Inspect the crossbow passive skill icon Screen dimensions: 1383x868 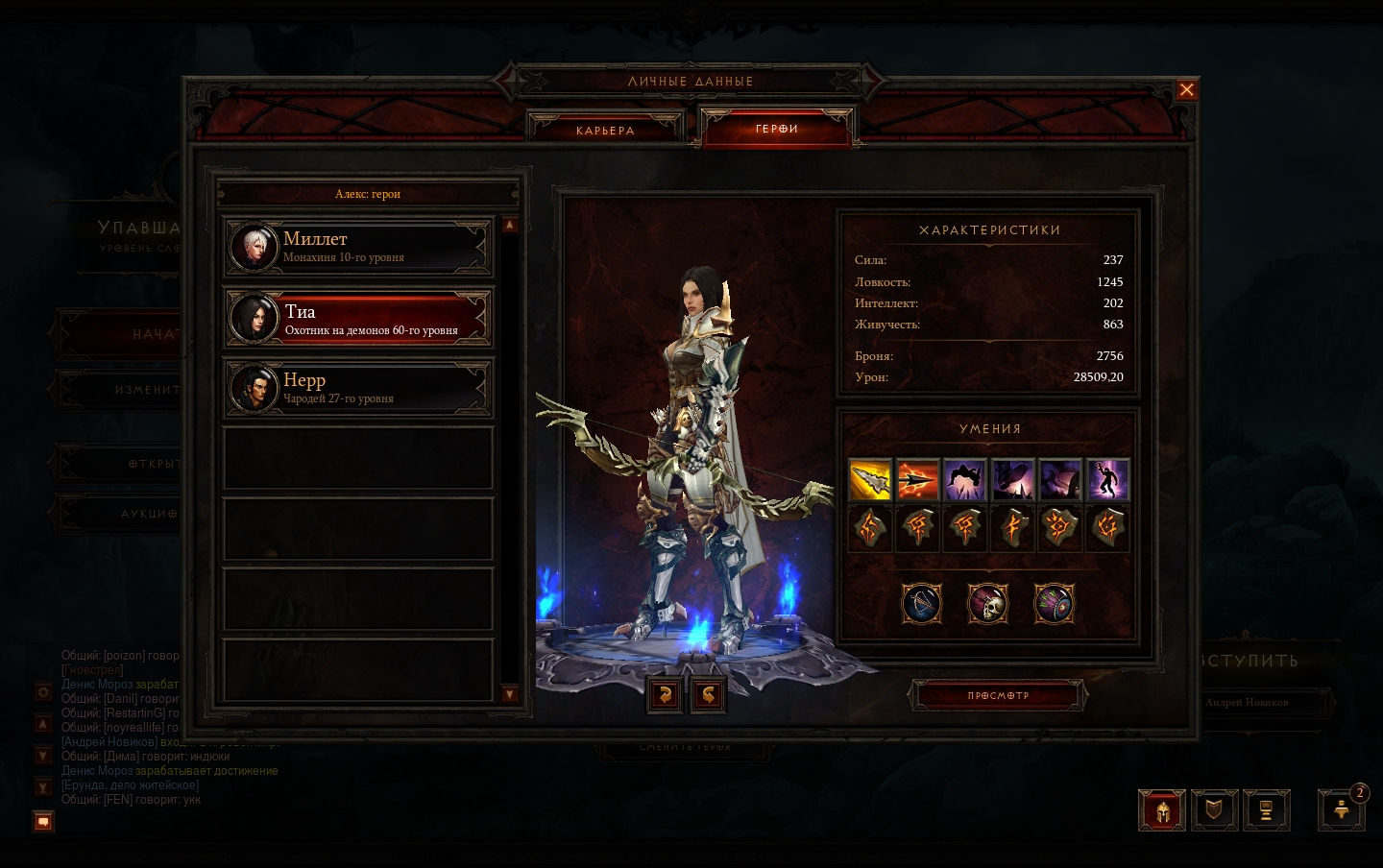click(921, 604)
